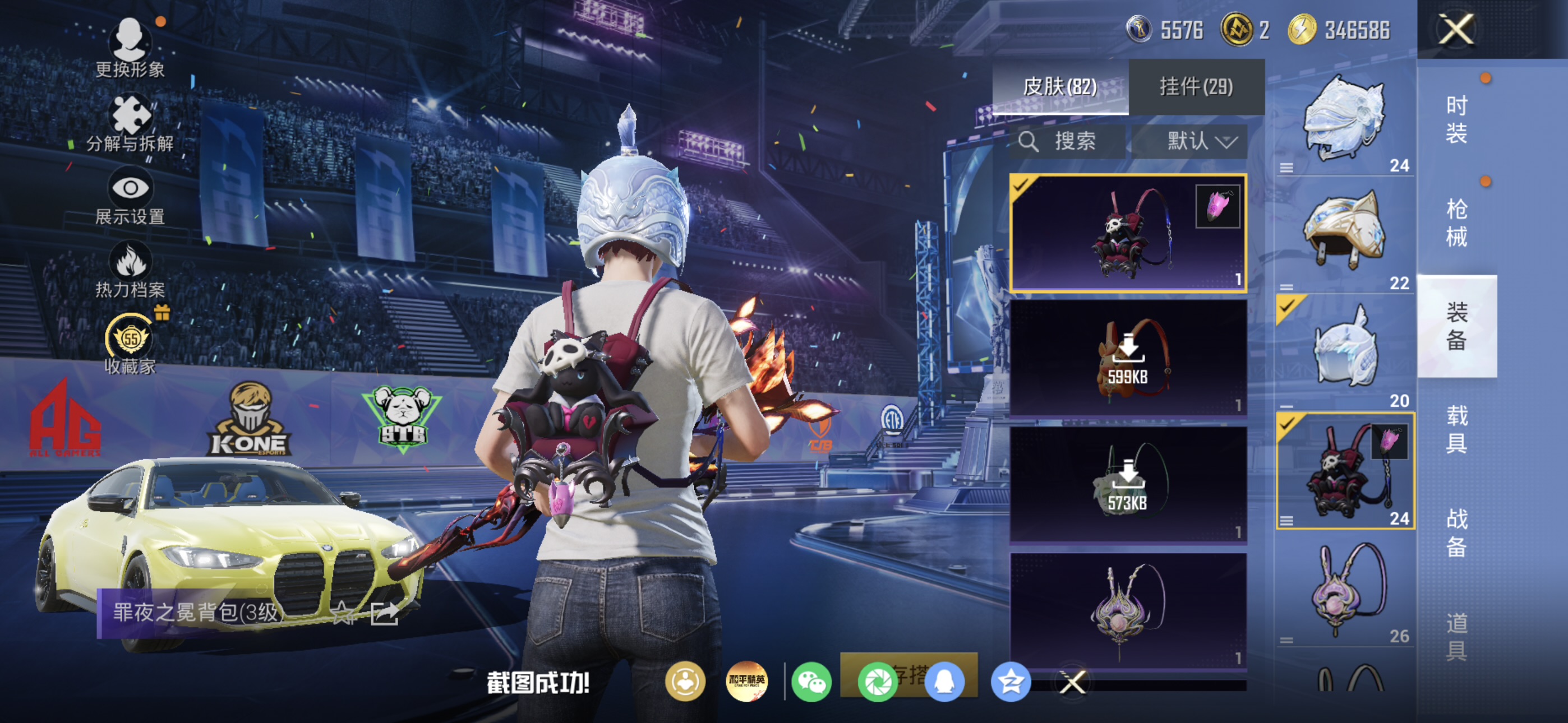
Task: Switch to the 挂件 (29) tab
Action: click(x=1196, y=87)
